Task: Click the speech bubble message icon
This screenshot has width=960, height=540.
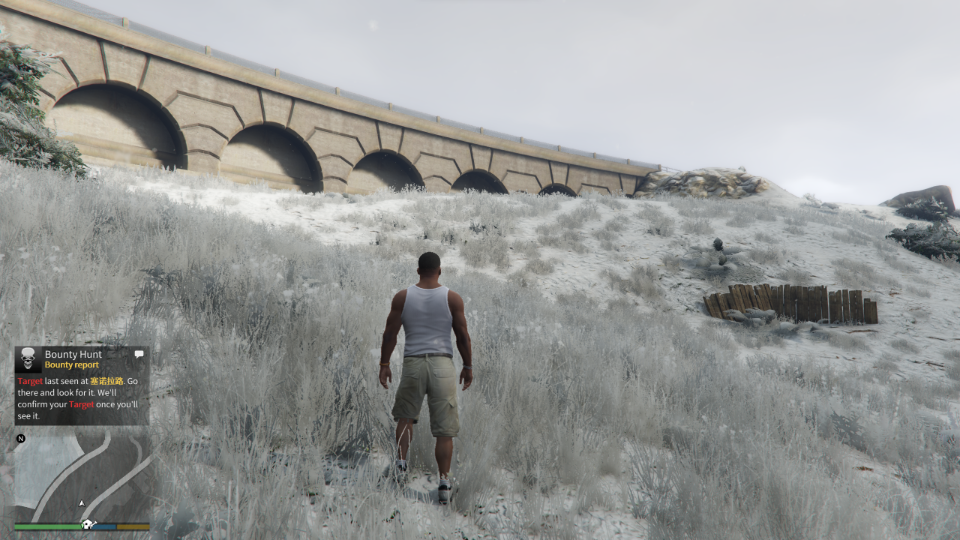Action: (139, 353)
